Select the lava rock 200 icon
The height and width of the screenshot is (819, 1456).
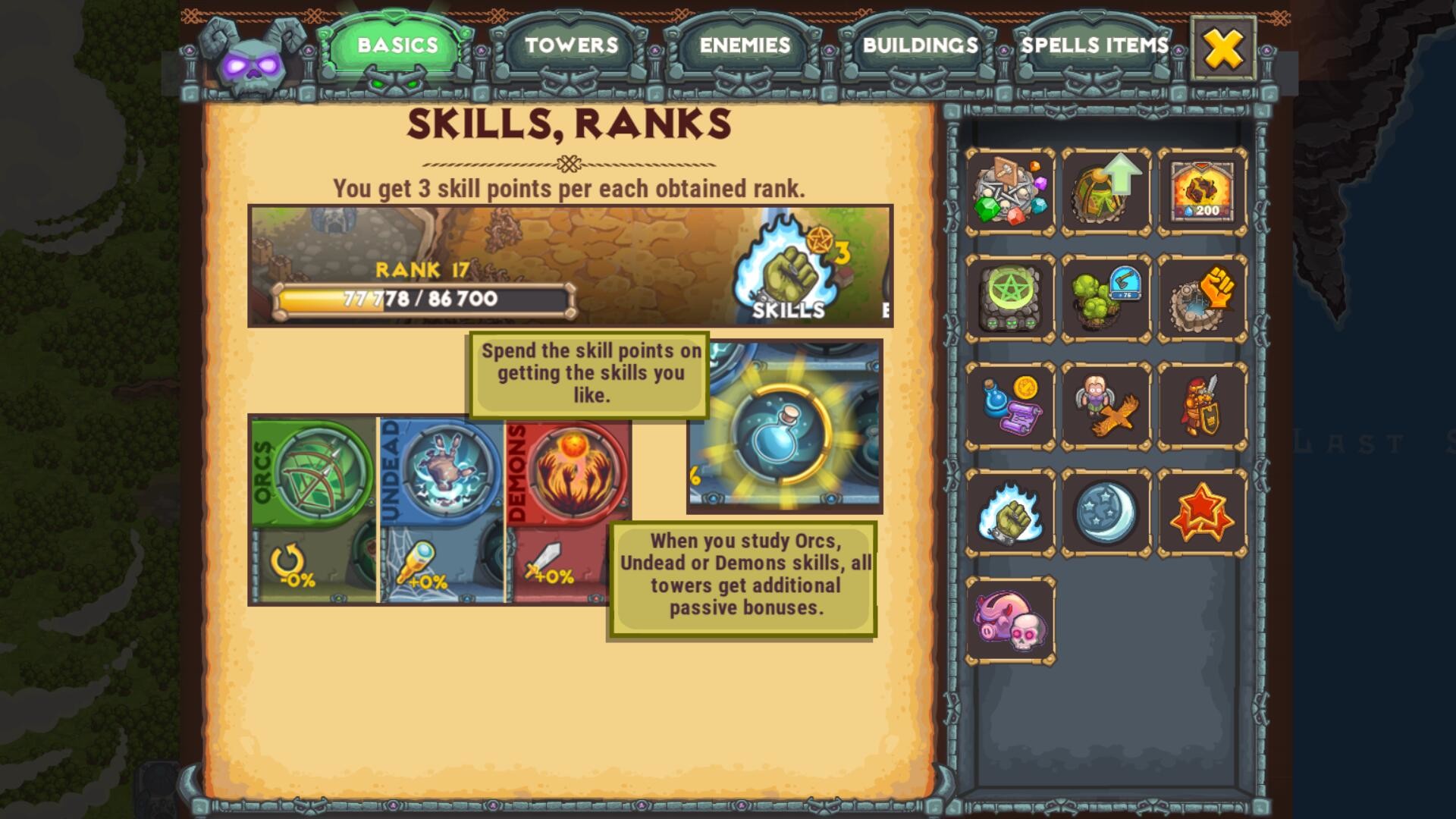(1202, 189)
